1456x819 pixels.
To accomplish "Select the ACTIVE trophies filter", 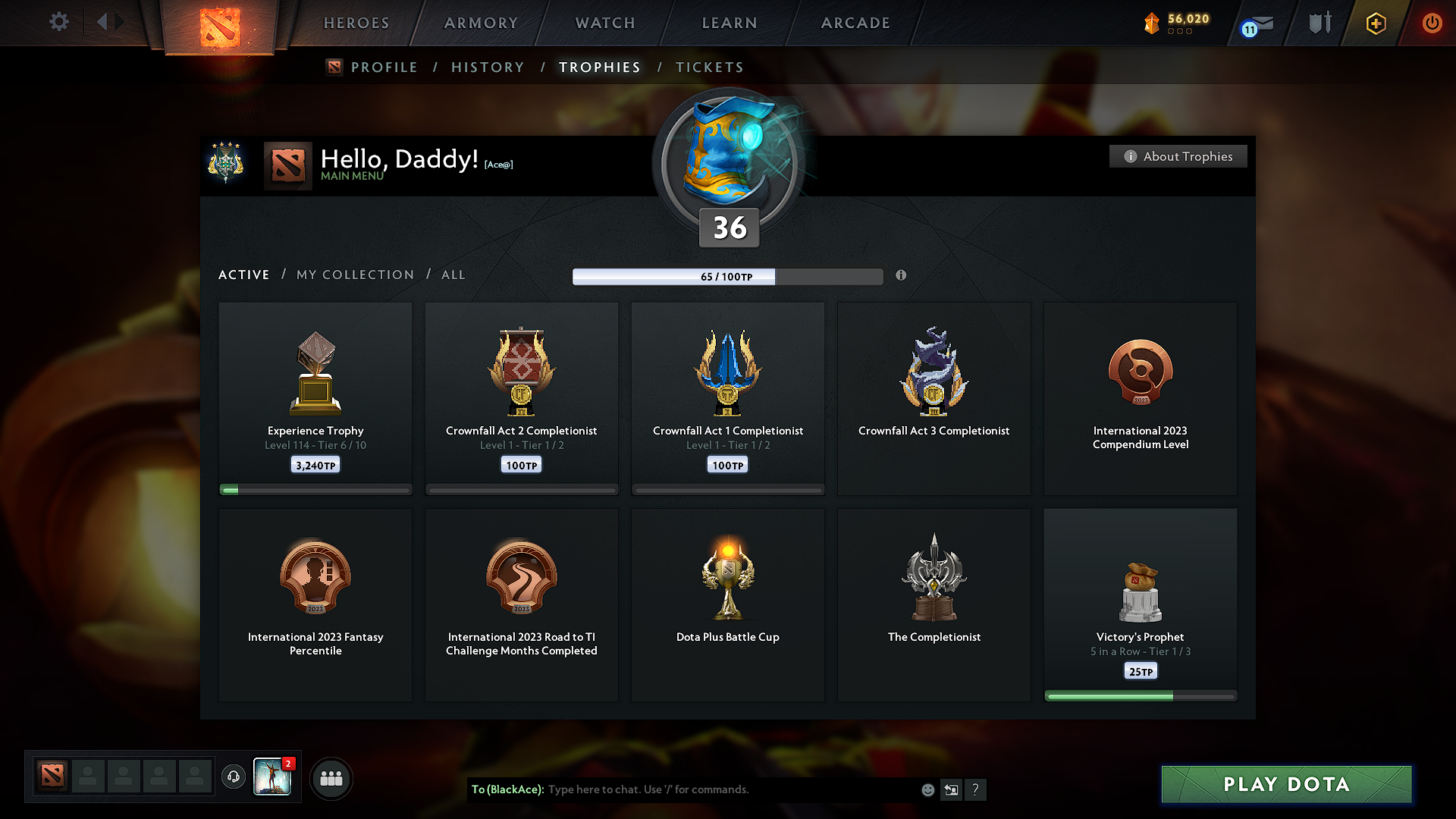I will [x=243, y=275].
